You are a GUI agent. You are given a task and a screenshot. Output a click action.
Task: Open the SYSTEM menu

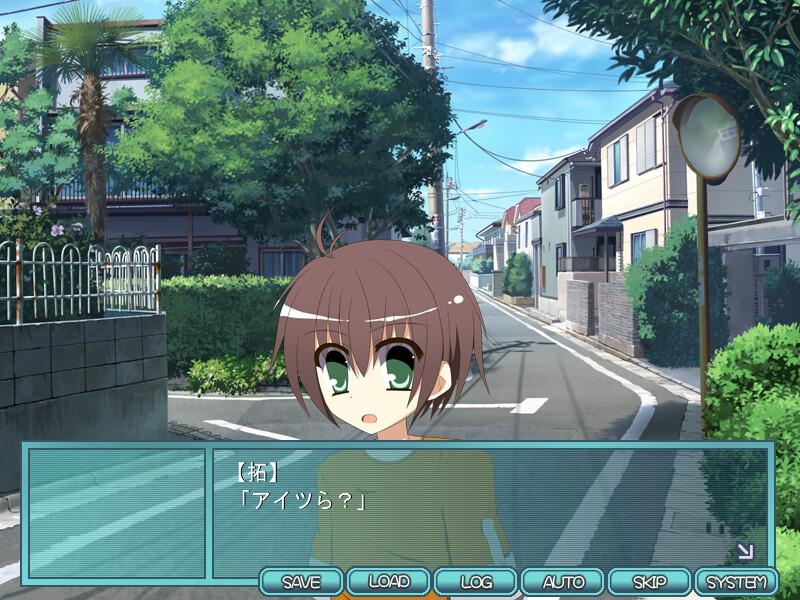click(736, 581)
